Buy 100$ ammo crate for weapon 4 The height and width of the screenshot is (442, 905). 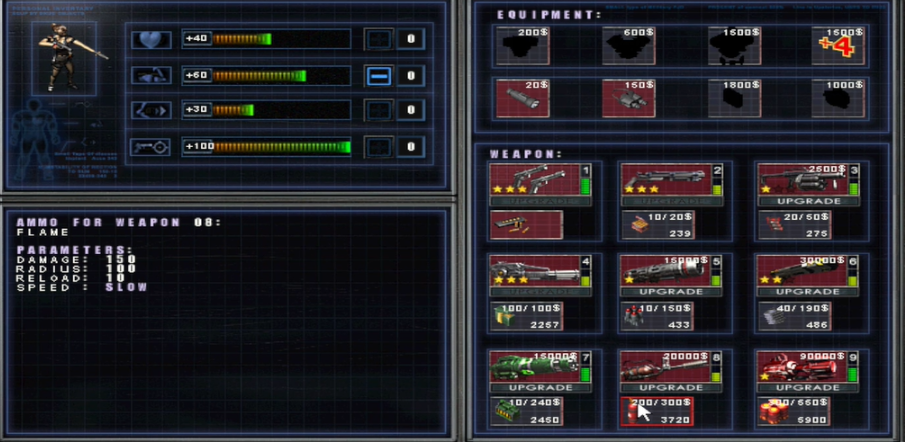point(526,317)
